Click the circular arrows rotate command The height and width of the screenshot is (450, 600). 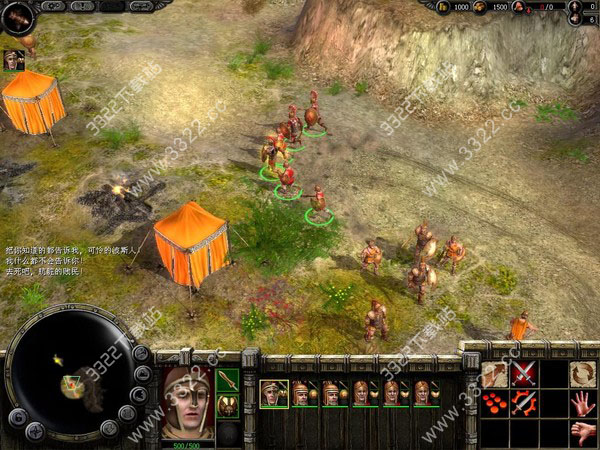click(x=582, y=374)
